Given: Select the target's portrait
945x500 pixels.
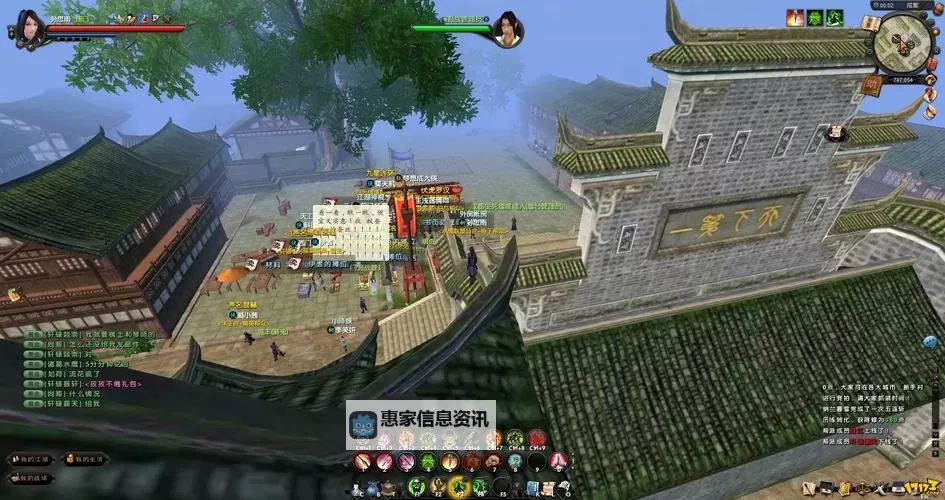Looking at the screenshot, I should pos(507,29).
